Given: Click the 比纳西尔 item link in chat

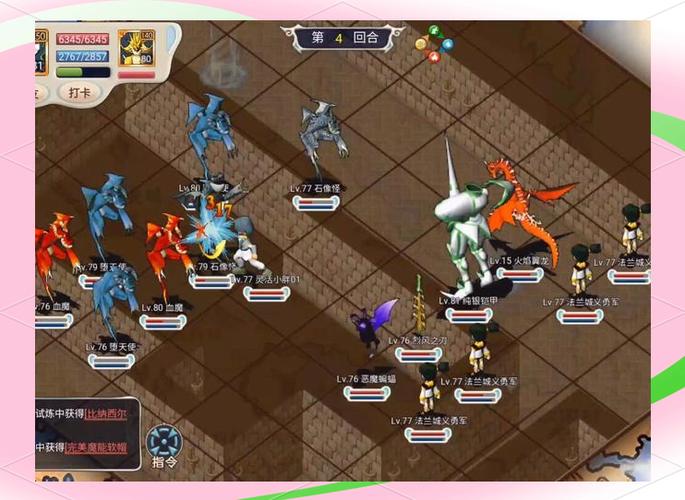Looking at the screenshot, I should point(106,414).
